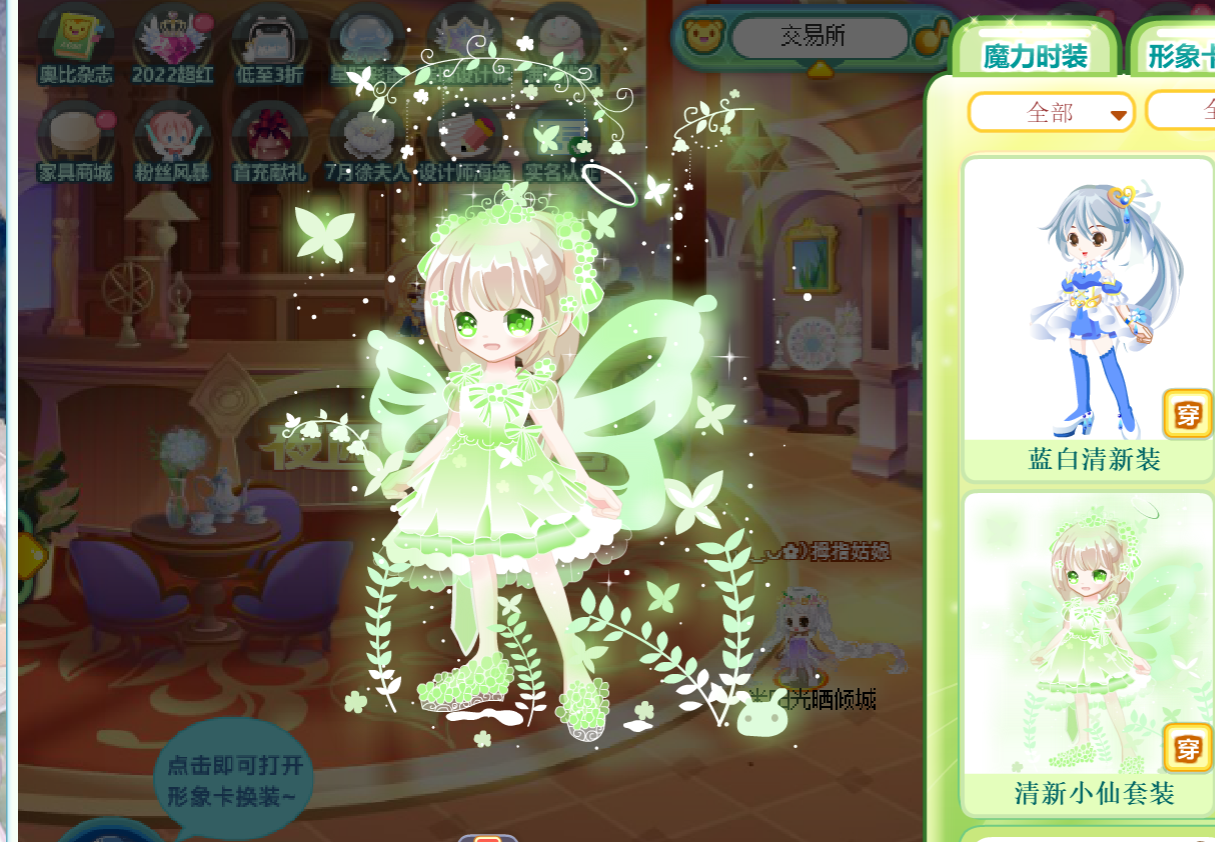This screenshot has height=842, width=1215.
Task: Open the 全部 filter dropdown
Action: tap(1051, 113)
